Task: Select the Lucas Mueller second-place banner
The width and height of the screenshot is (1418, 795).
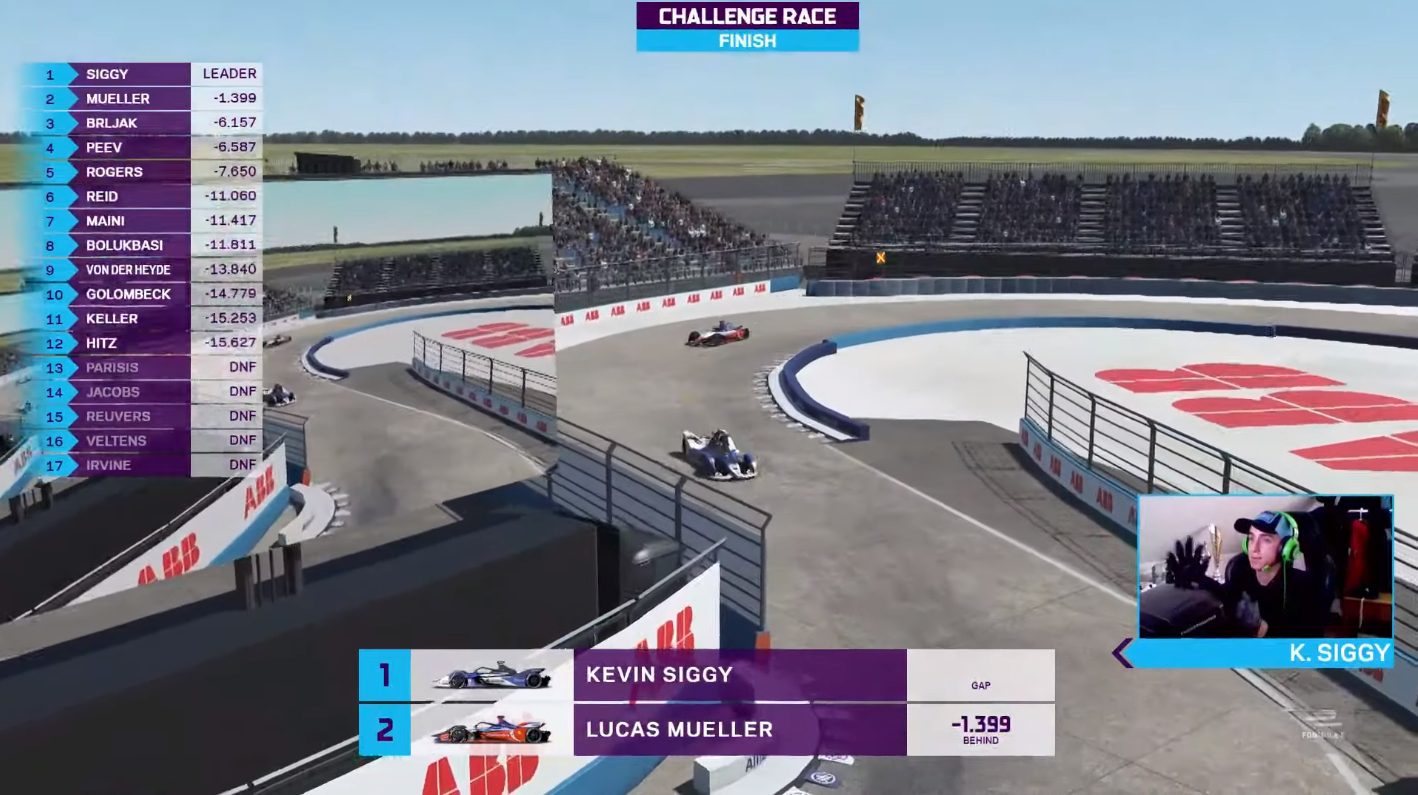Action: pyautogui.click(x=706, y=730)
